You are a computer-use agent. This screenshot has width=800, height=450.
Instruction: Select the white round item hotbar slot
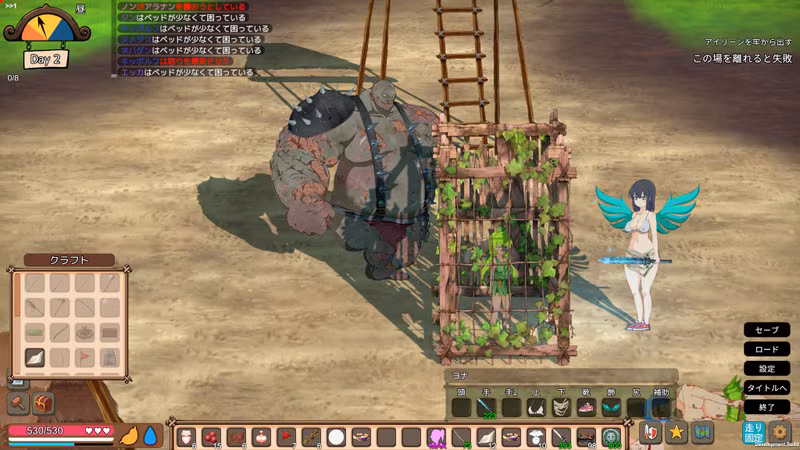tap(336, 437)
